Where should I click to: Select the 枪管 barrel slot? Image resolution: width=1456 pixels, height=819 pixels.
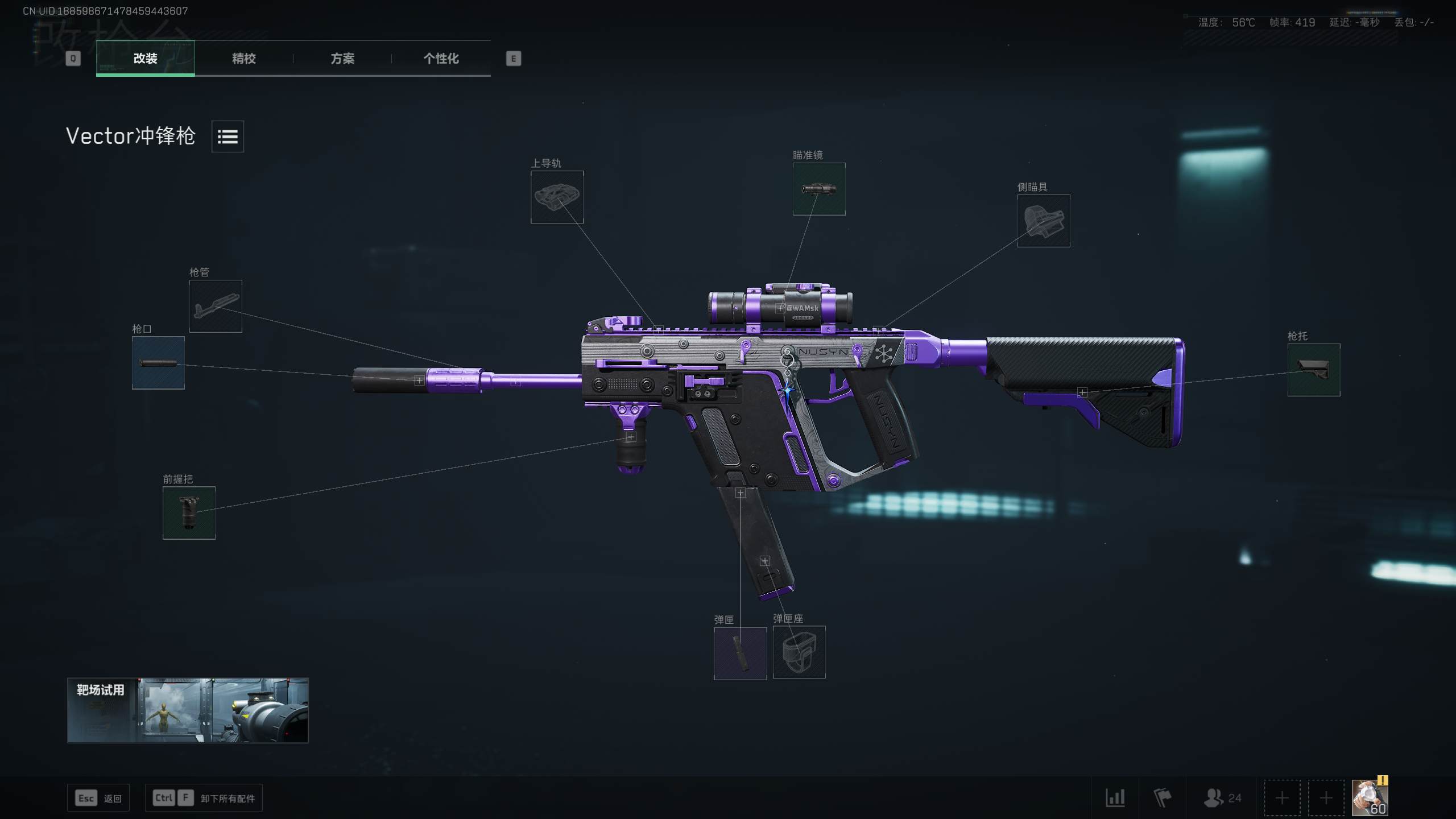pos(216,306)
